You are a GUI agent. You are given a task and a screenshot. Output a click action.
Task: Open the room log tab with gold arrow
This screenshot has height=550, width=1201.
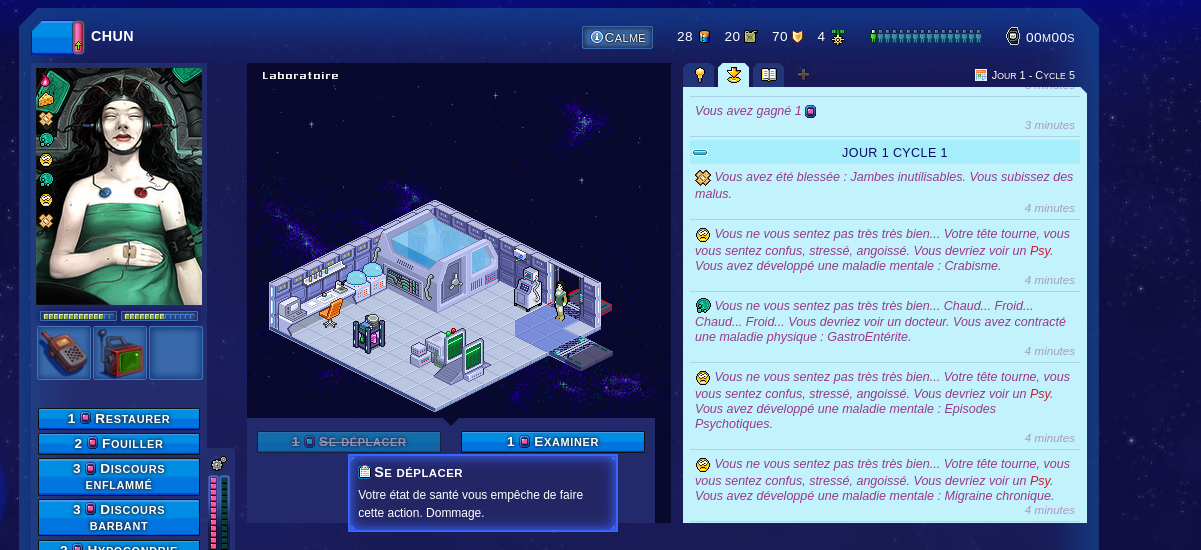[x=733, y=75]
